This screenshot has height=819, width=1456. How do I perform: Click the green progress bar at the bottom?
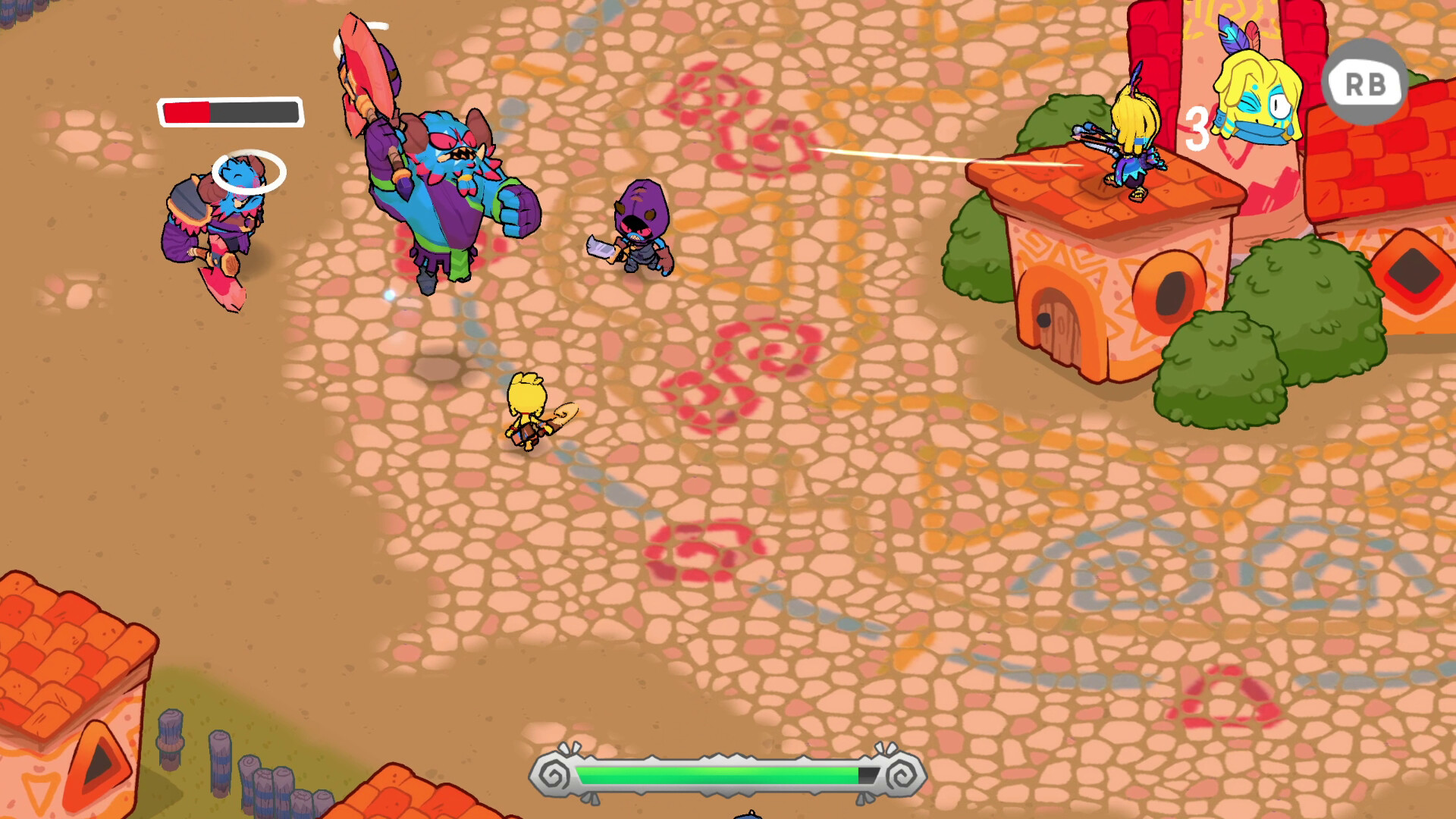[x=713, y=776]
